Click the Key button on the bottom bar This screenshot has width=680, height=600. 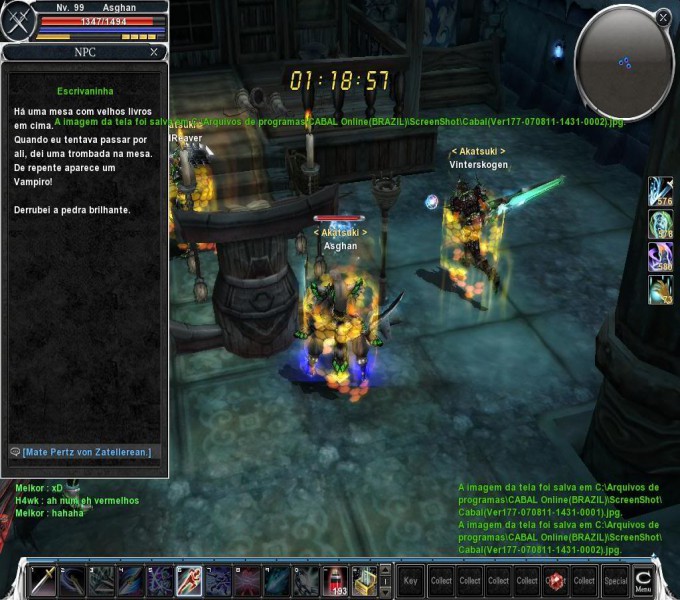coord(410,580)
